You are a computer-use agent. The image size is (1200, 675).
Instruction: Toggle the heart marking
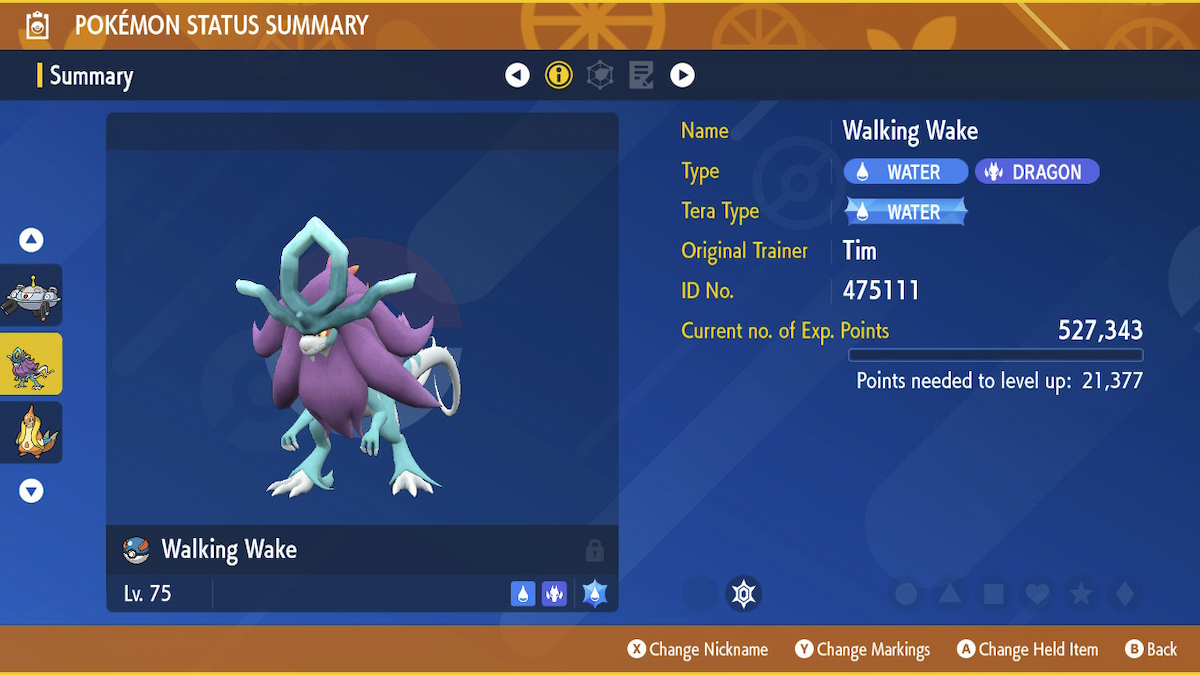tap(1038, 594)
